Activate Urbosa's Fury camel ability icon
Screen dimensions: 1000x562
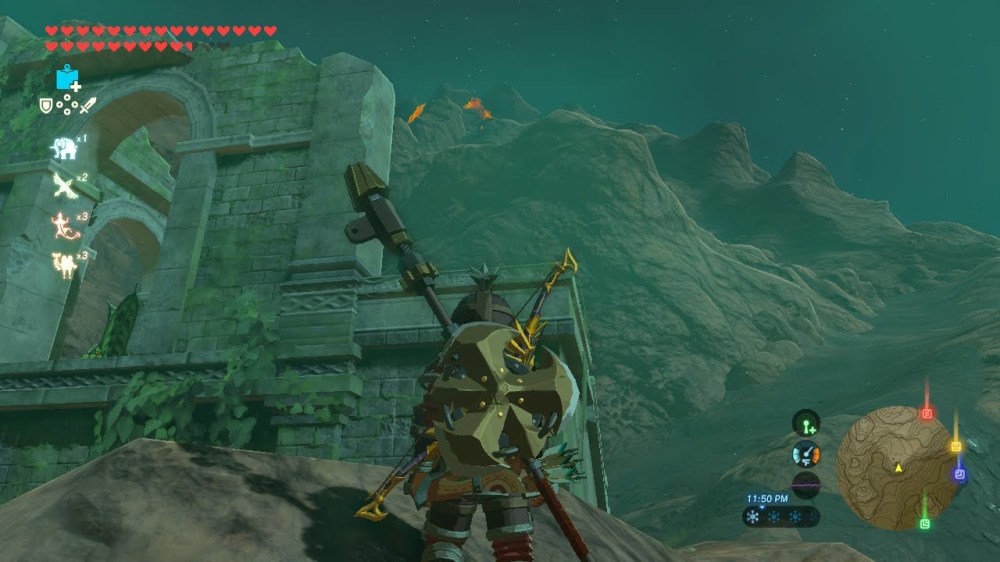click(x=65, y=264)
